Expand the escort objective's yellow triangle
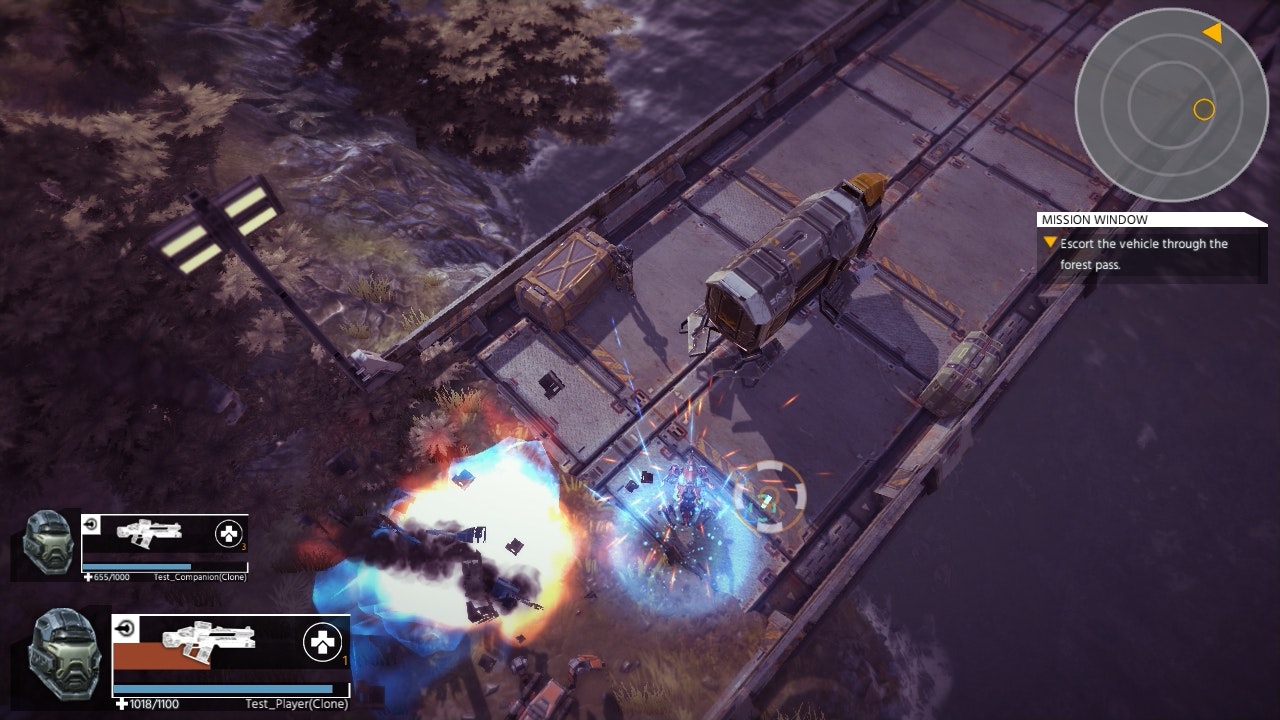Viewport: 1280px width, 720px height. [x=1049, y=242]
